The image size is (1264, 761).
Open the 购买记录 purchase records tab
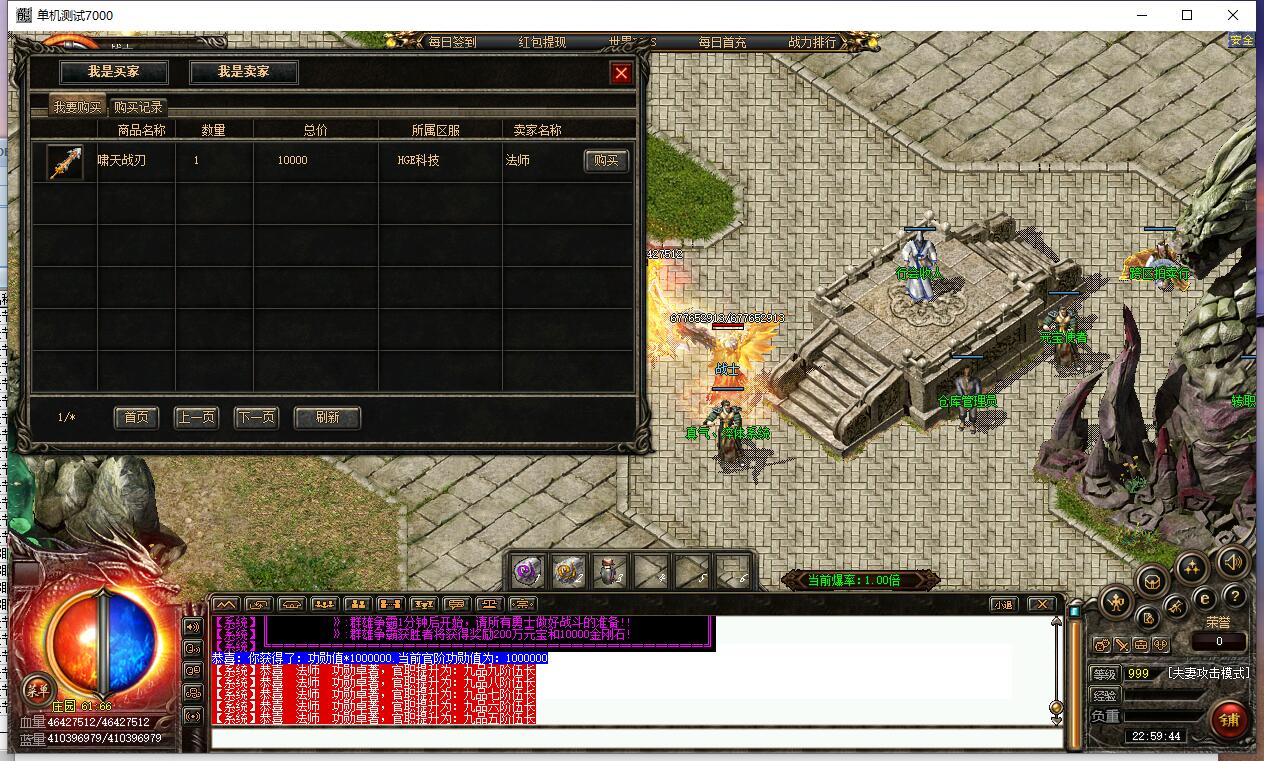tap(138, 107)
